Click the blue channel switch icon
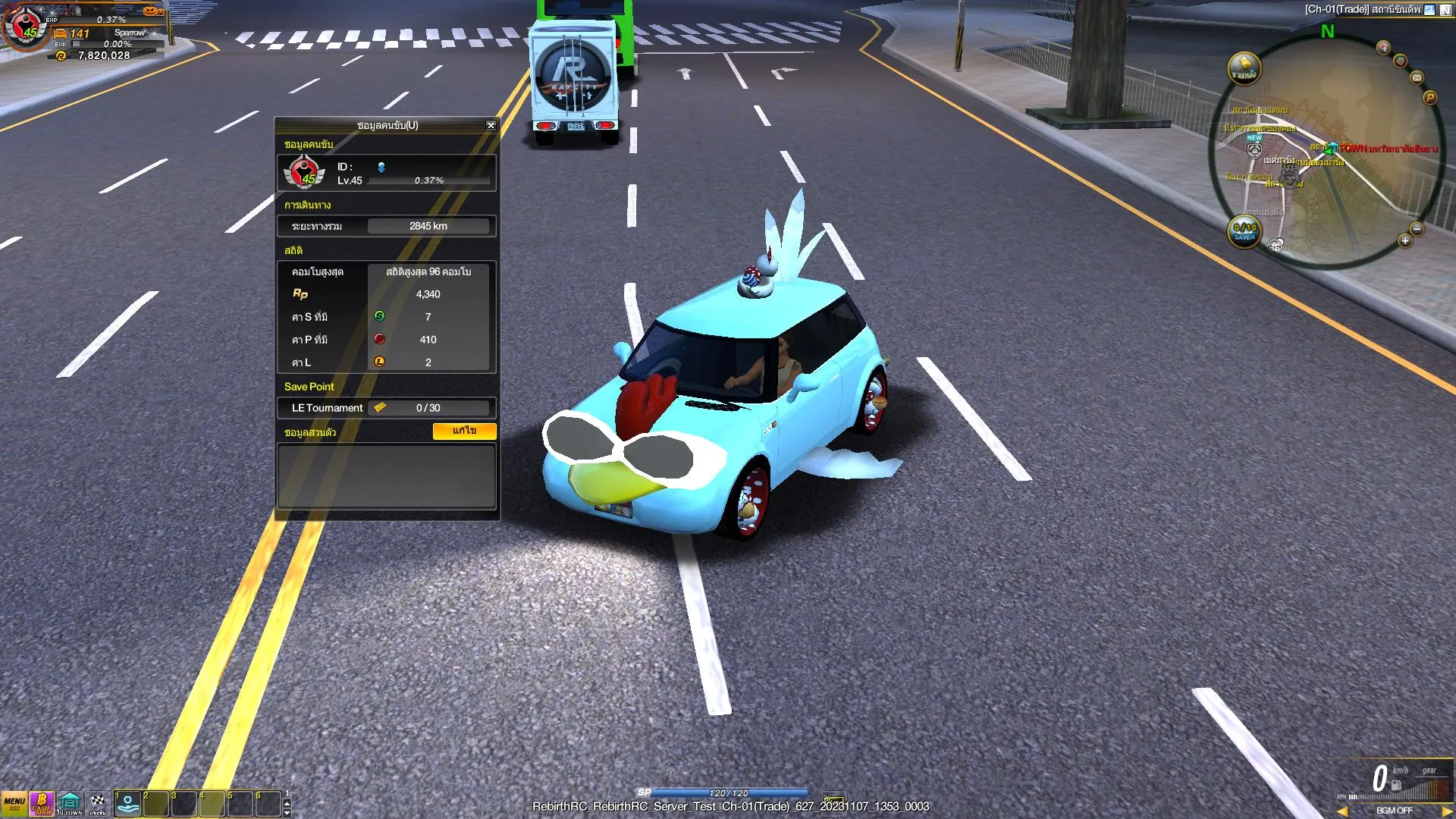Image resolution: width=1456 pixels, height=819 pixels. [x=1429, y=10]
